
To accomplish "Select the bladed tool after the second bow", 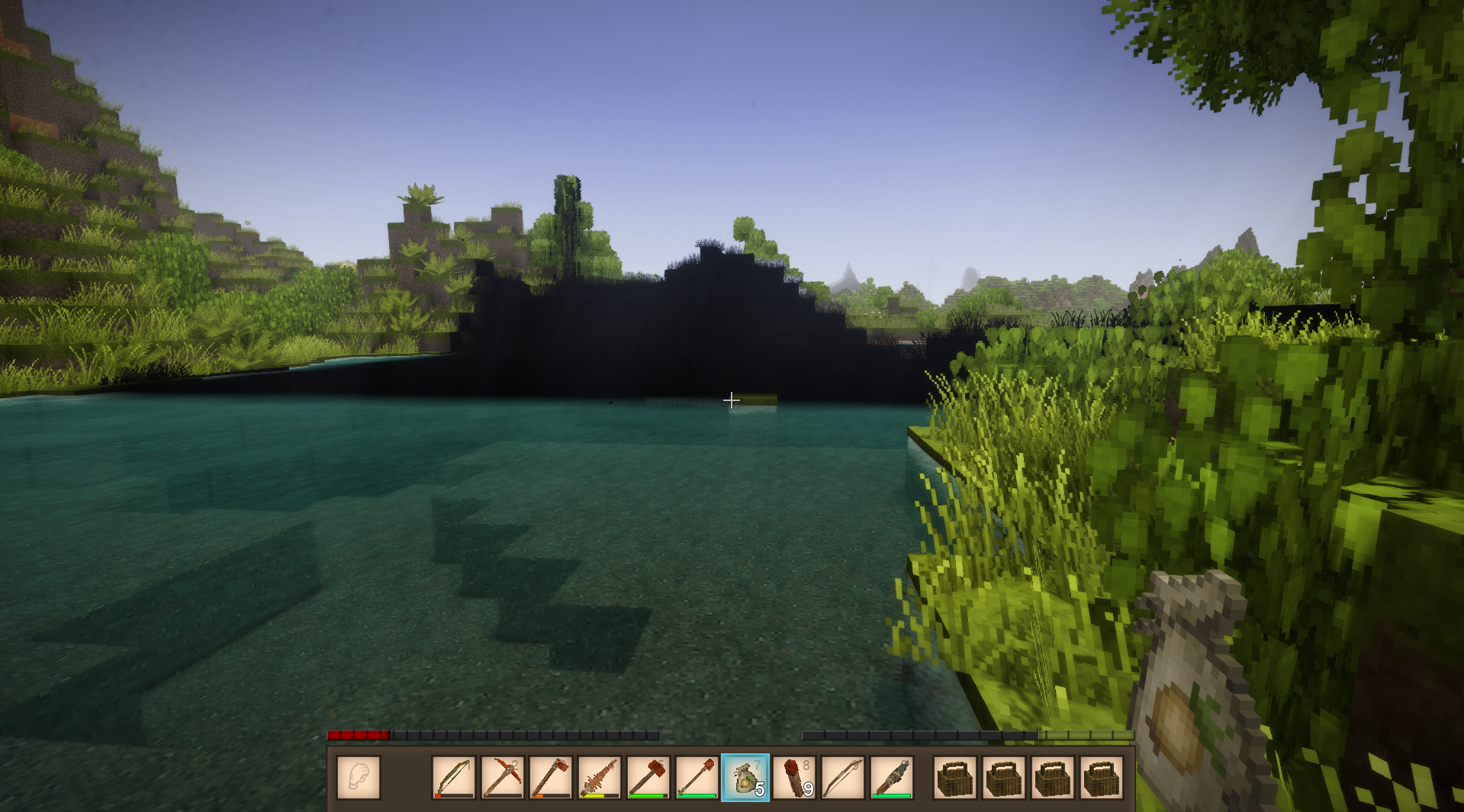I will tap(892, 778).
